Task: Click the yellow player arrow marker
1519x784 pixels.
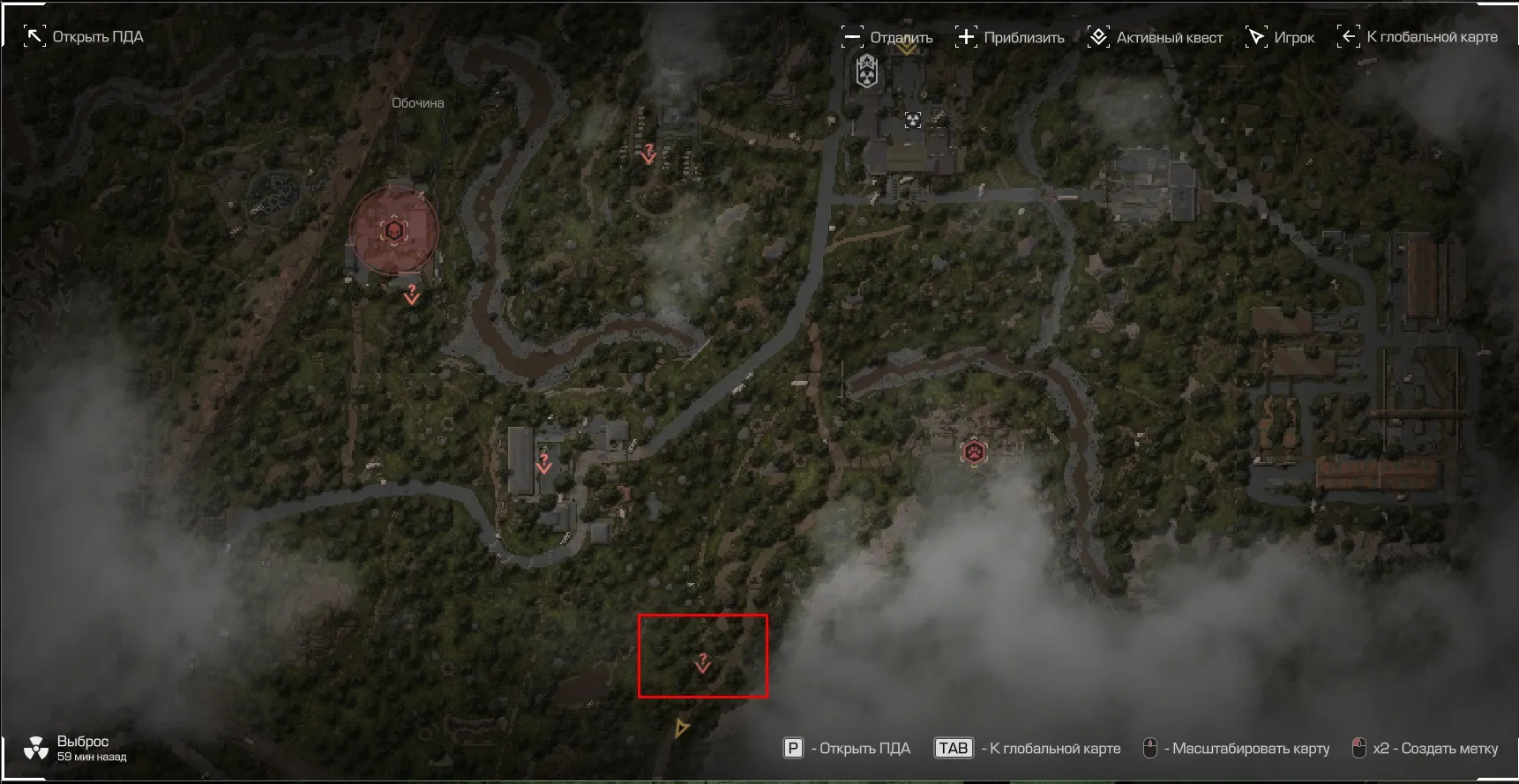Action: click(x=681, y=728)
